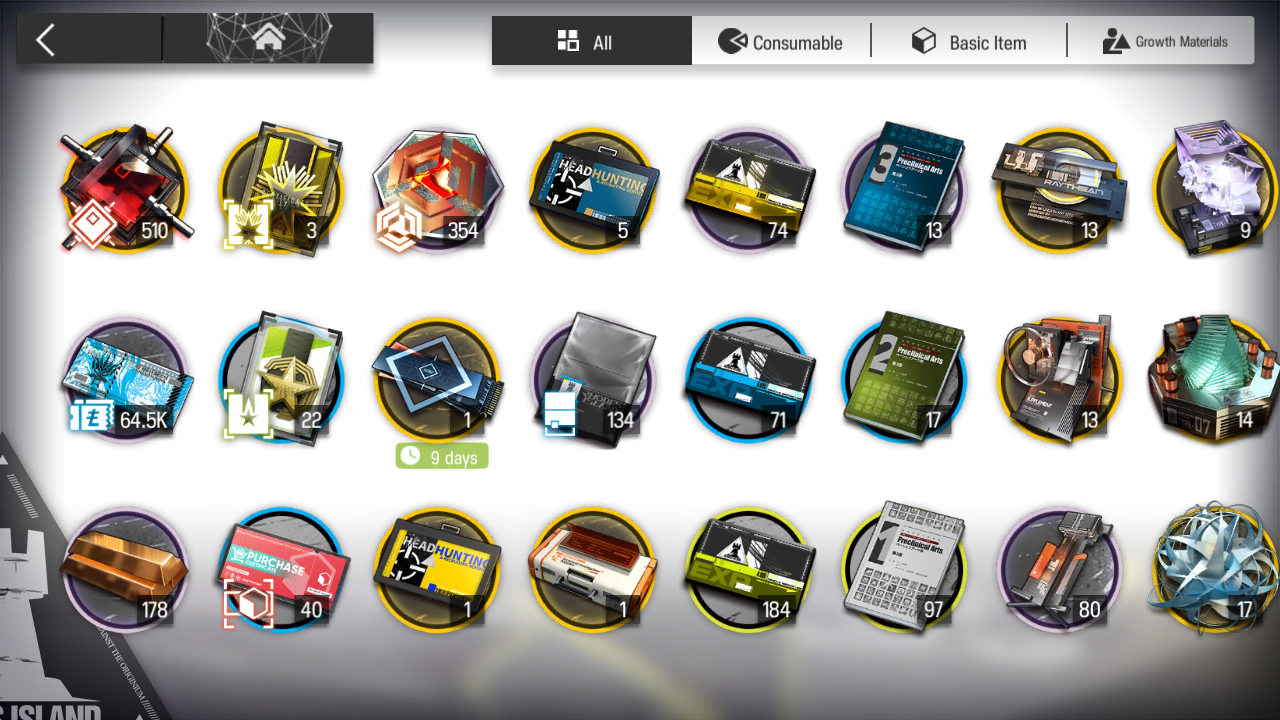Select the blue skill book numbered 3
This screenshot has height=720, width=1280.
(x=904, y=190)
